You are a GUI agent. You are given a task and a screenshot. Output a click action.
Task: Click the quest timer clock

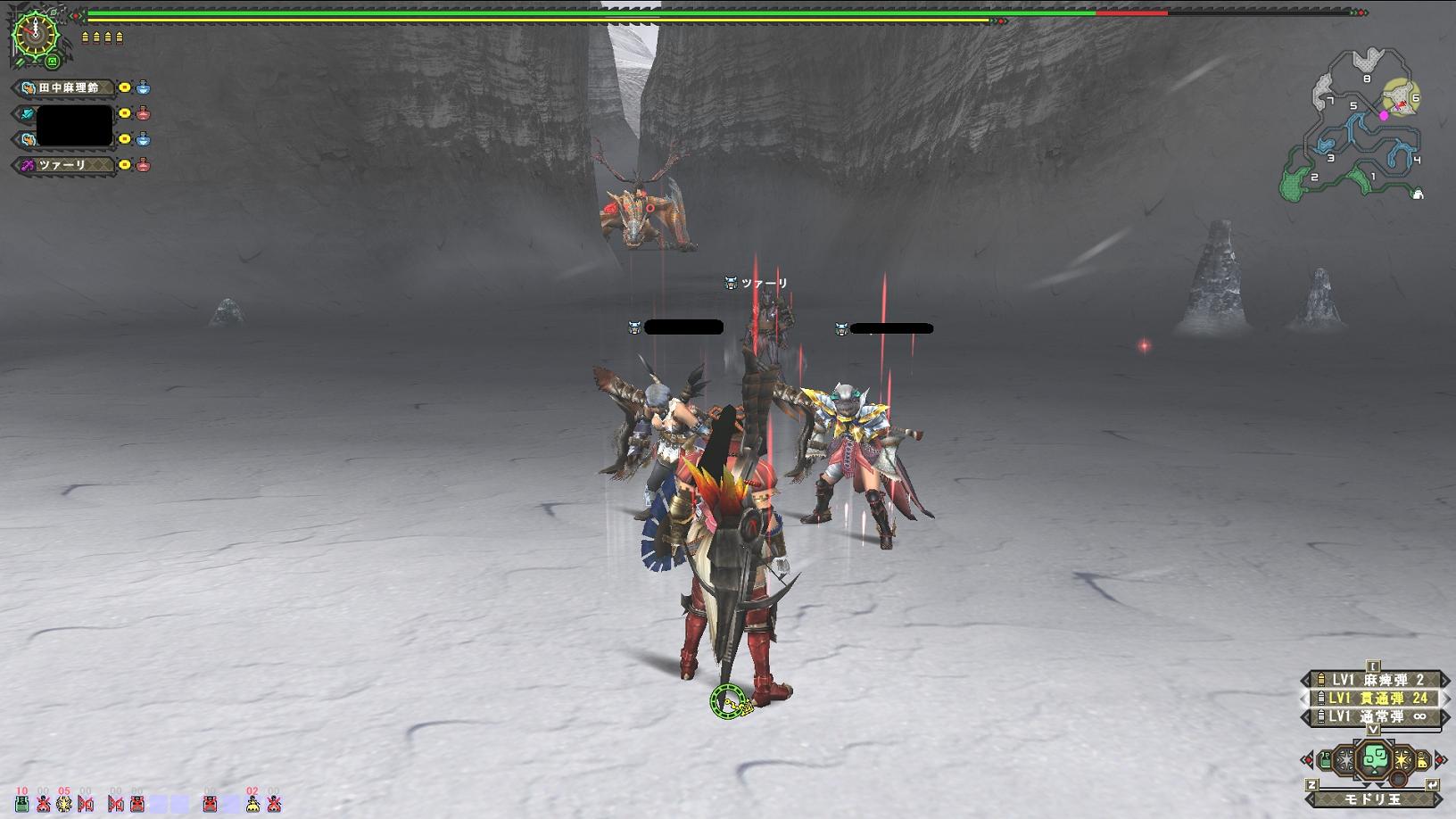[35, 33]
